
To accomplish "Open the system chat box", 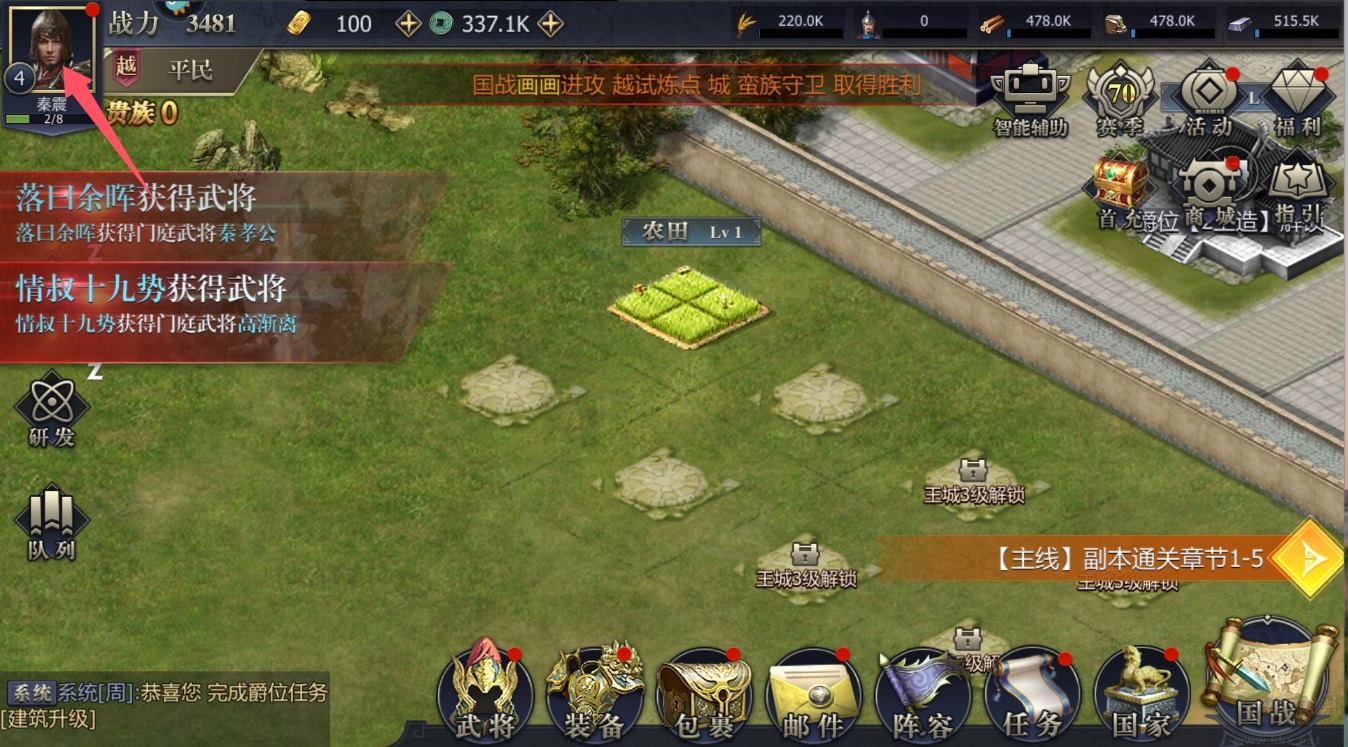I will click(x=165, y=704).
